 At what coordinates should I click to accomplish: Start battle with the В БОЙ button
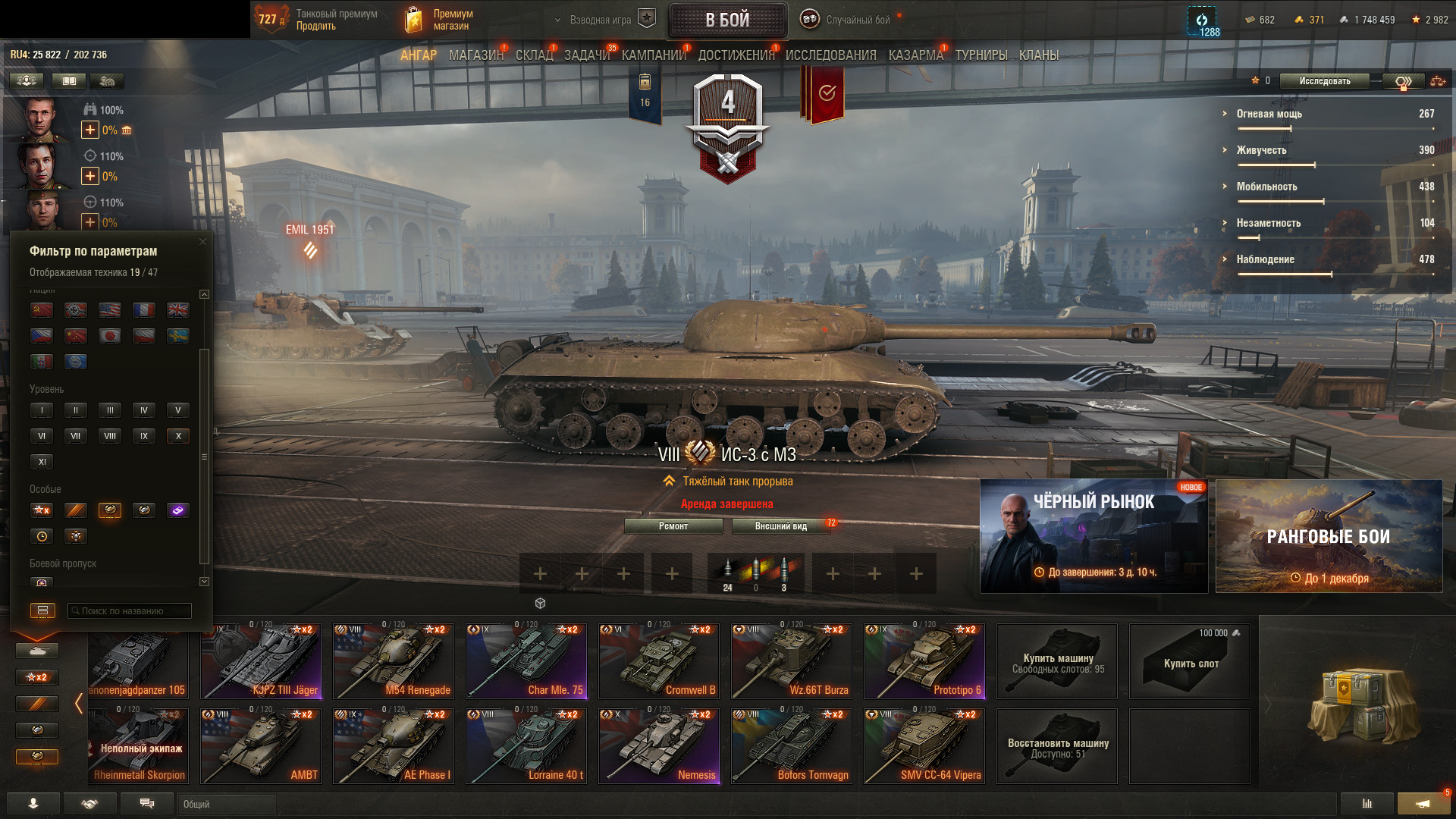(x=727, y=20)
